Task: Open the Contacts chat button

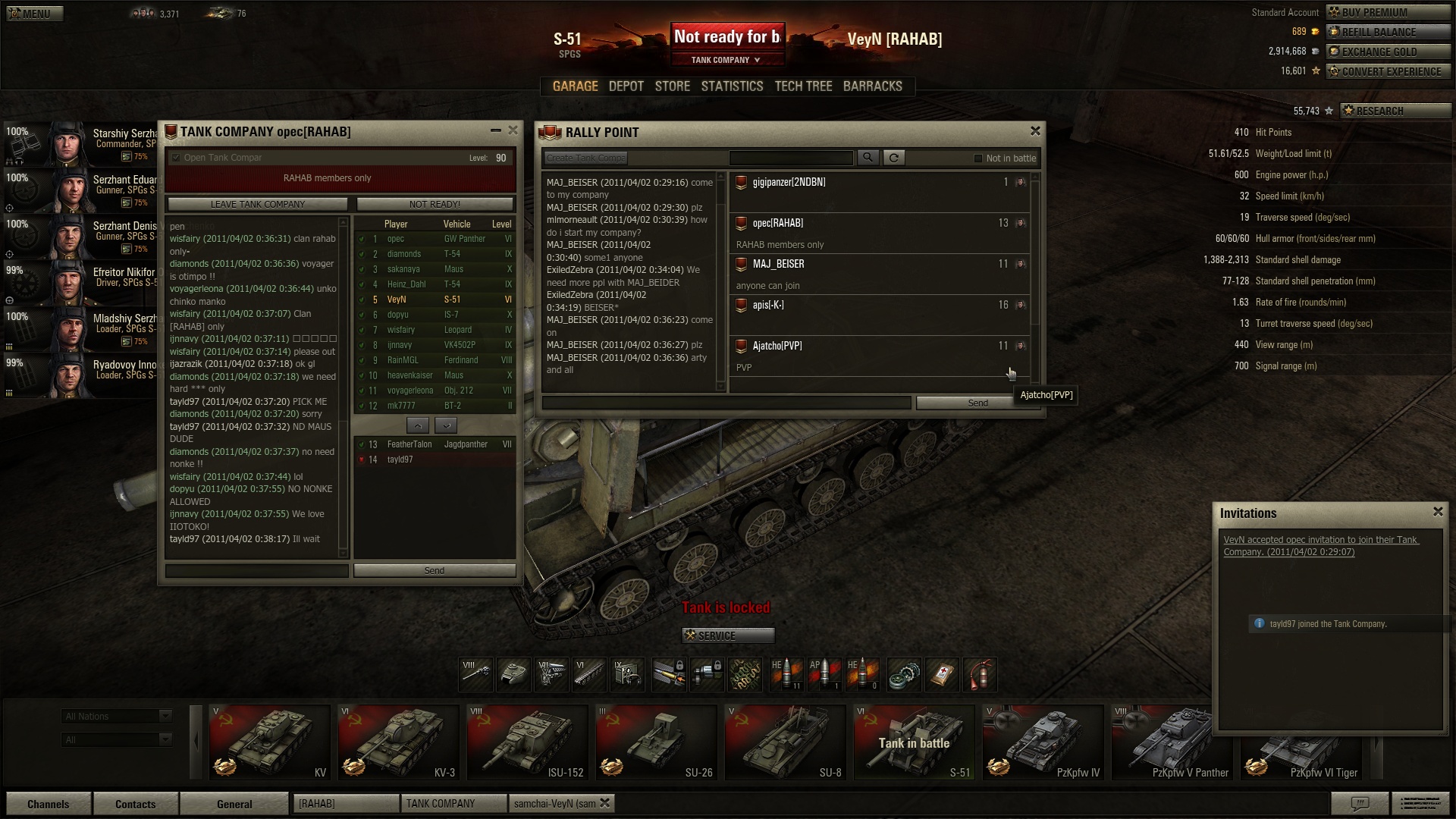Action: coord(135,804)
